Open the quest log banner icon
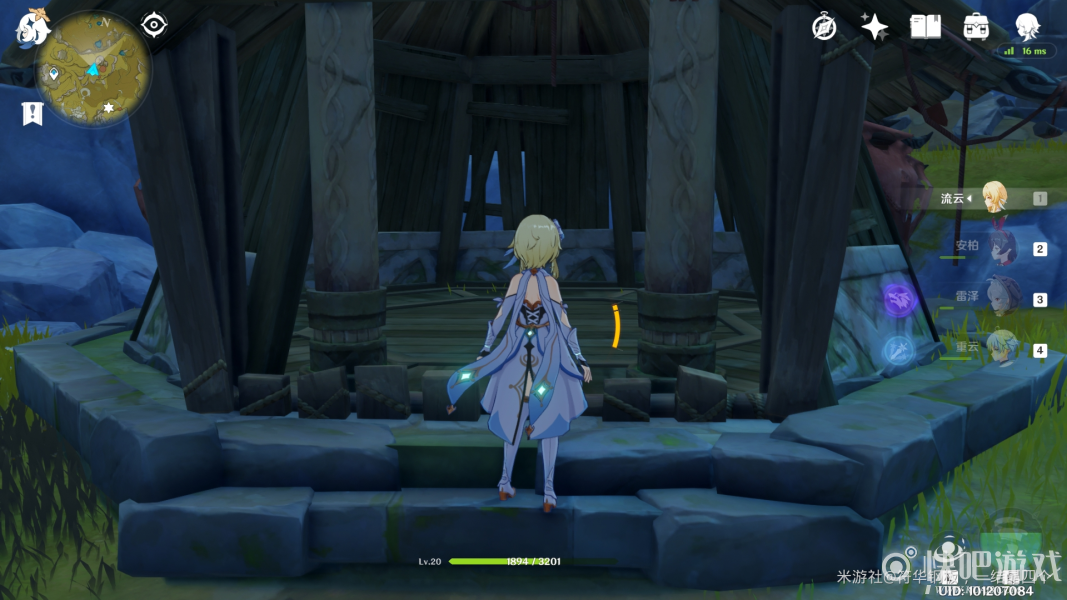Screen dimensions: 1067x600 tap(32, 113)
